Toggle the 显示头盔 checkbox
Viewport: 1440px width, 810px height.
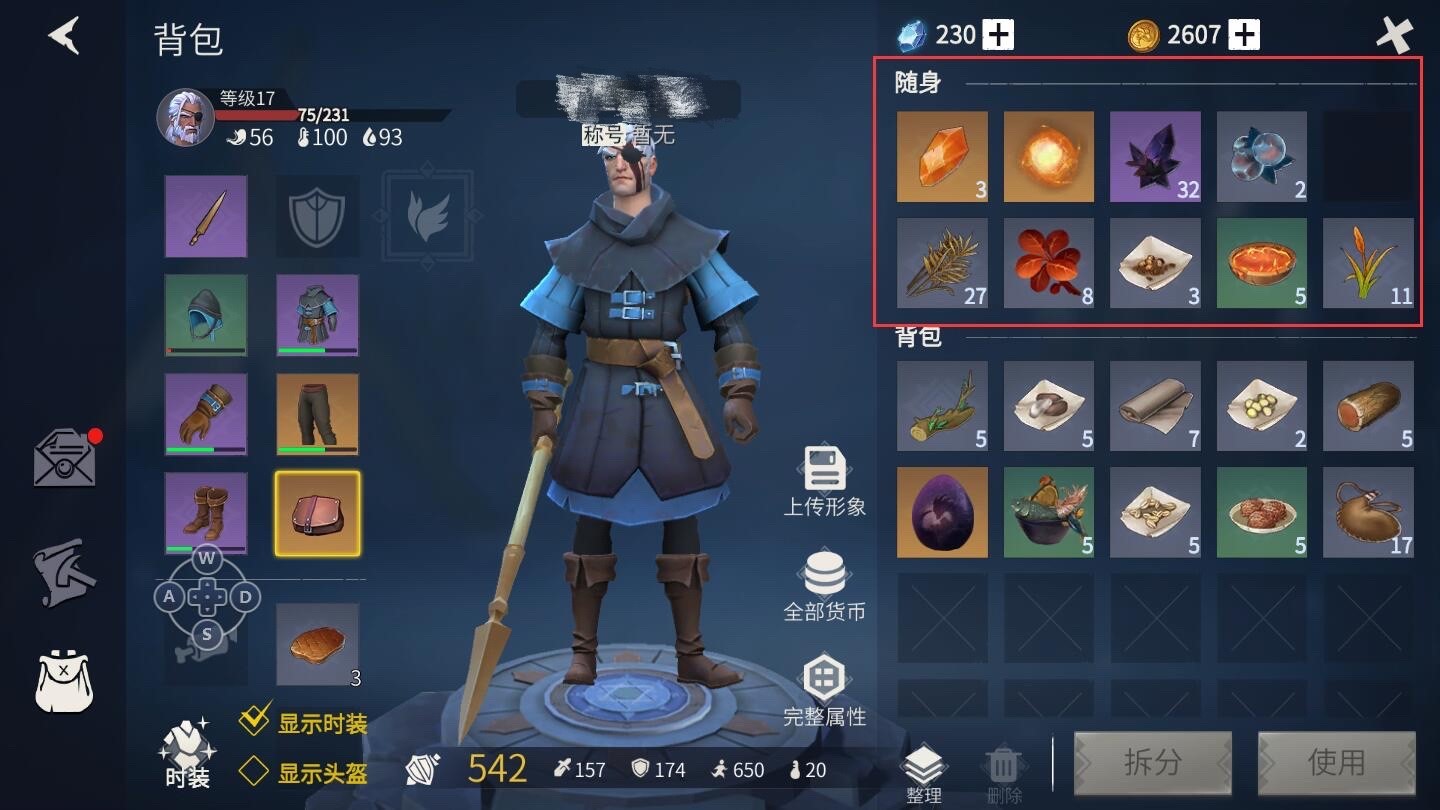point(254,771)
